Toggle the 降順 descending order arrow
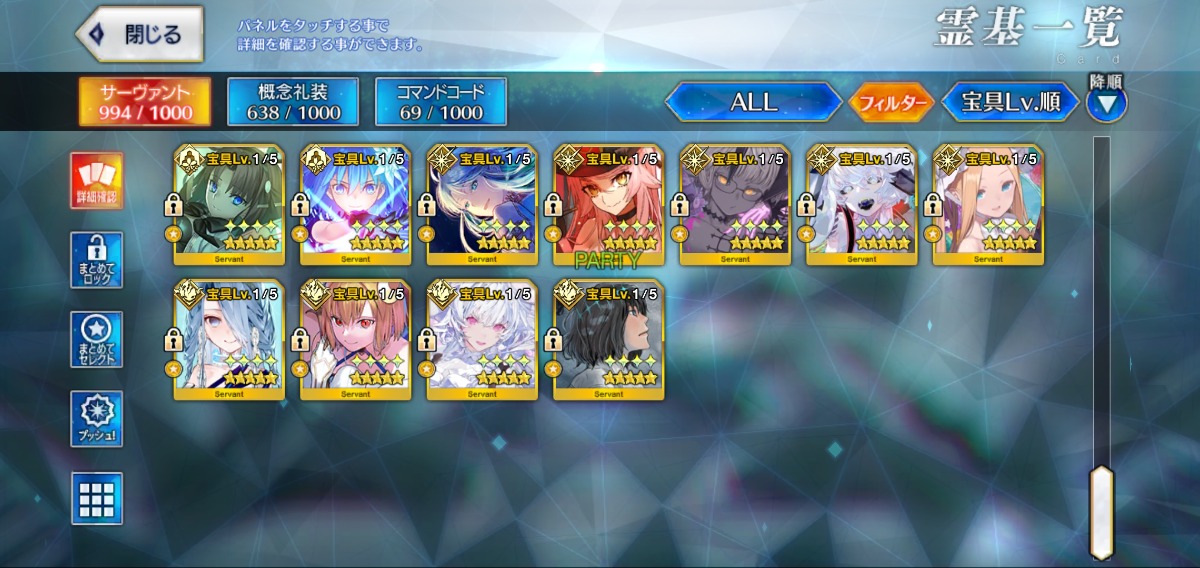 pos(1107,101)
